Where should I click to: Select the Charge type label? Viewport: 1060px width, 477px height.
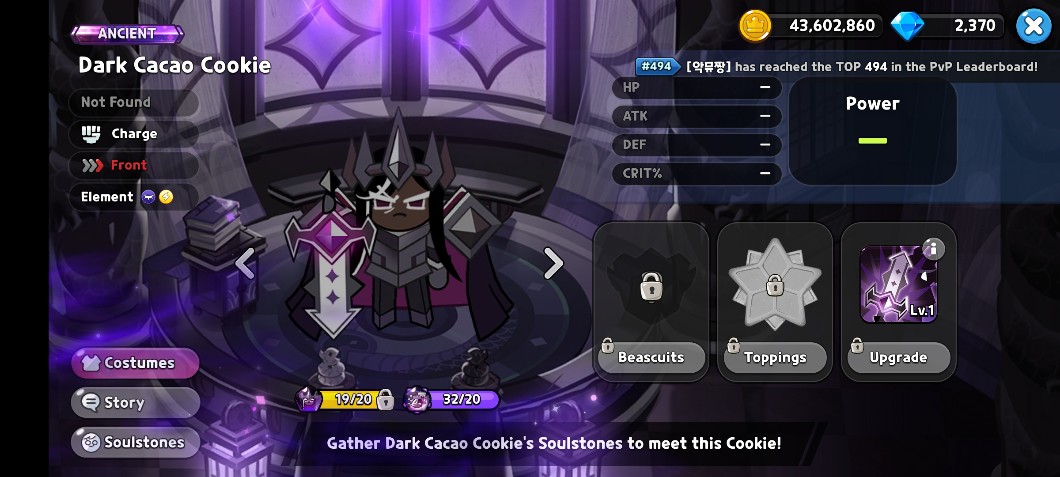(x=133, y=133)
